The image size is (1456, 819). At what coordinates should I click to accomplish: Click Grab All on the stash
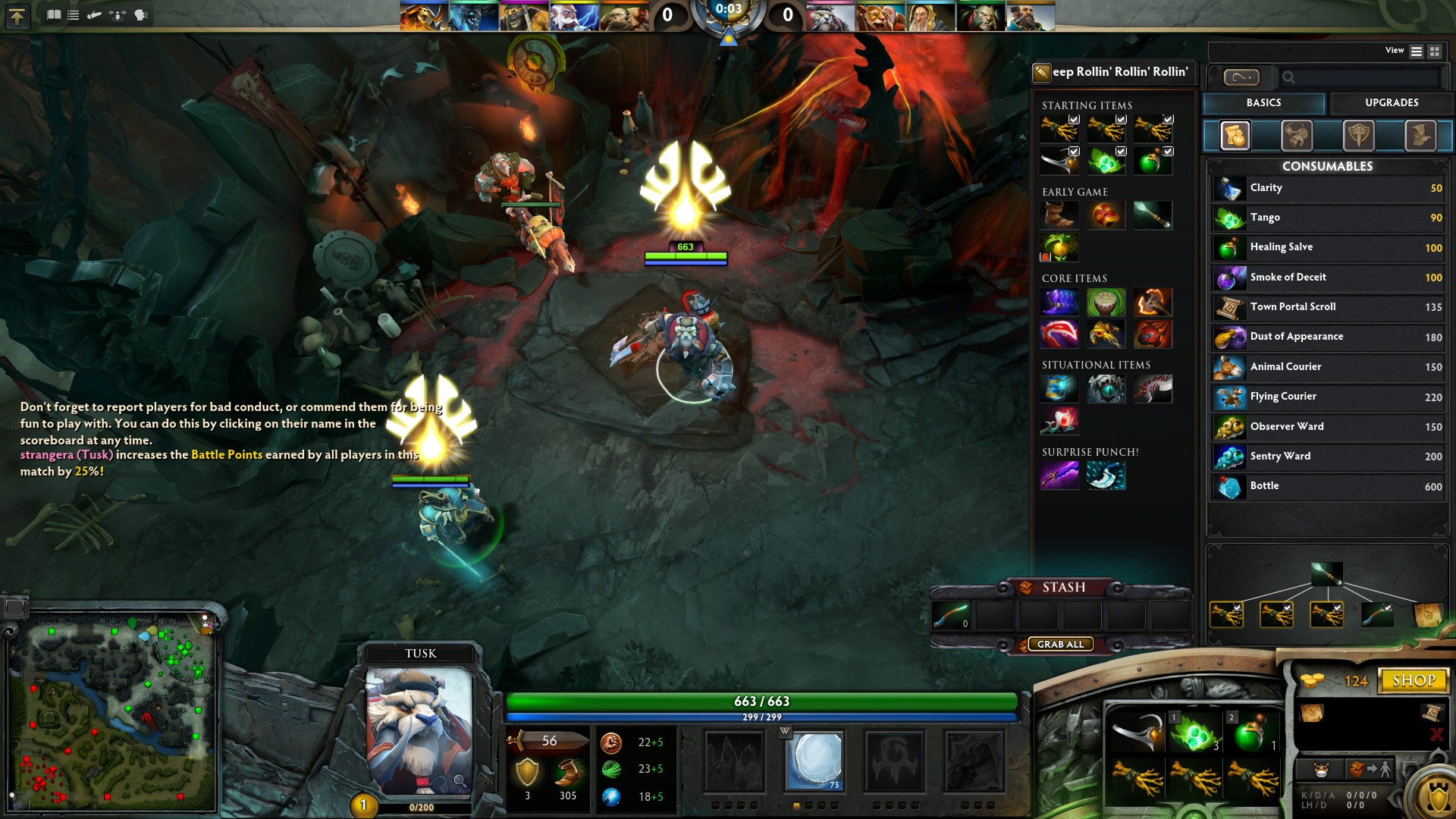point(1060,645)
